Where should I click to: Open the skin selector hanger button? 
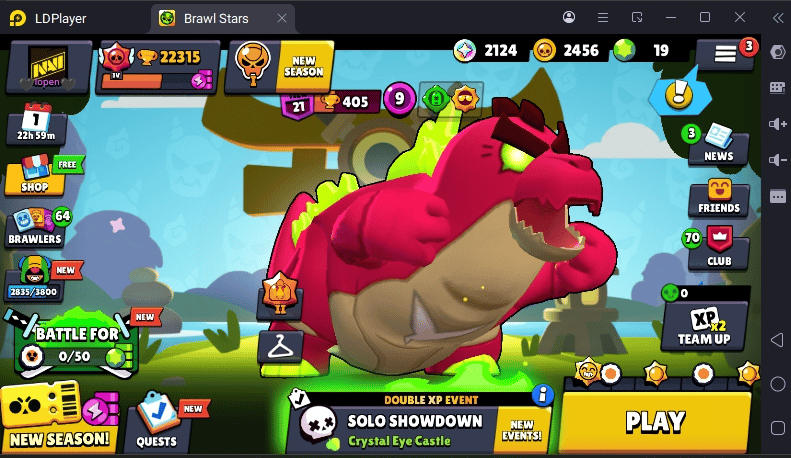pyautogui.click(x=280, y=347)
